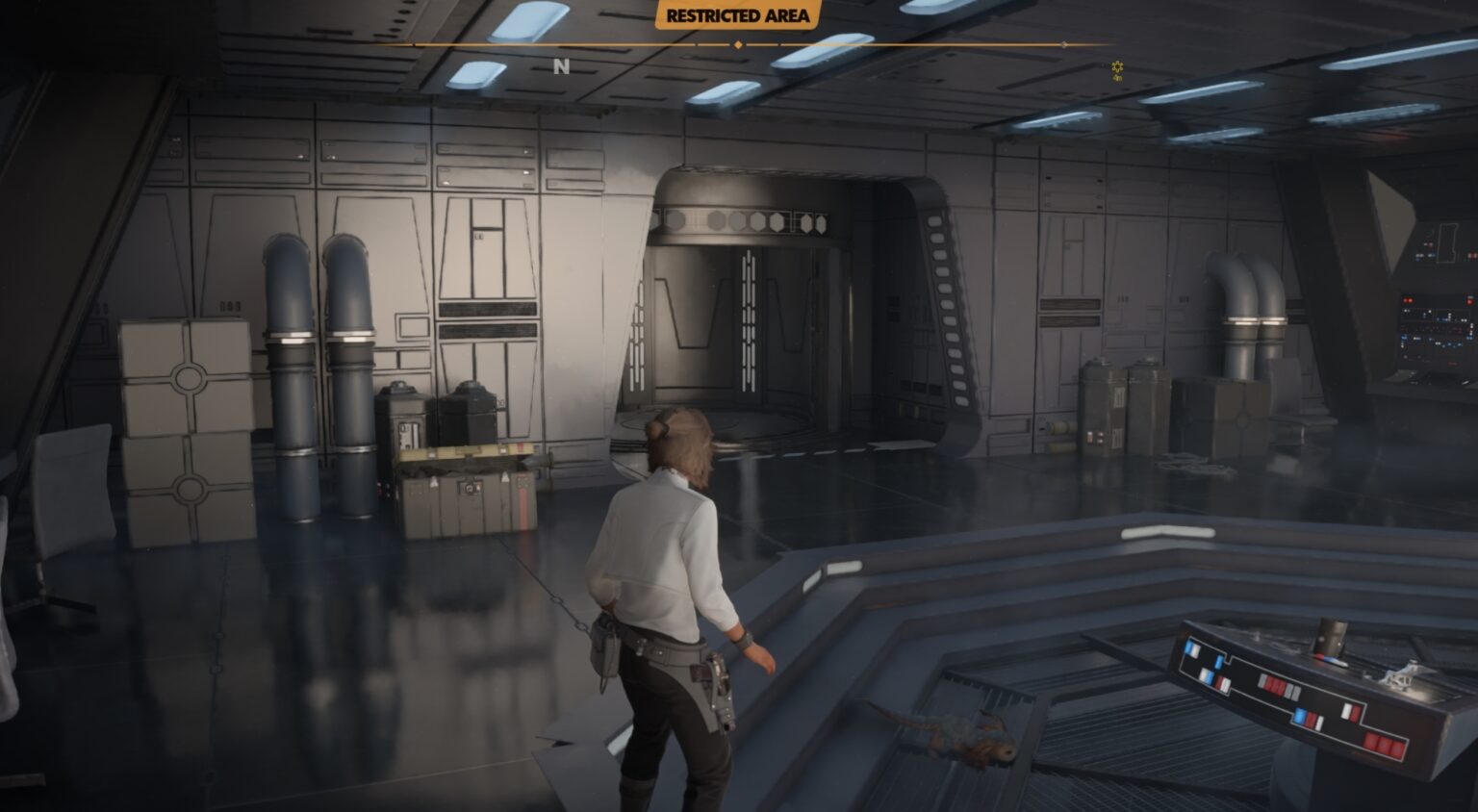
Task: Click the hexagon light panel above the doorway
Action: click(741, 219)
